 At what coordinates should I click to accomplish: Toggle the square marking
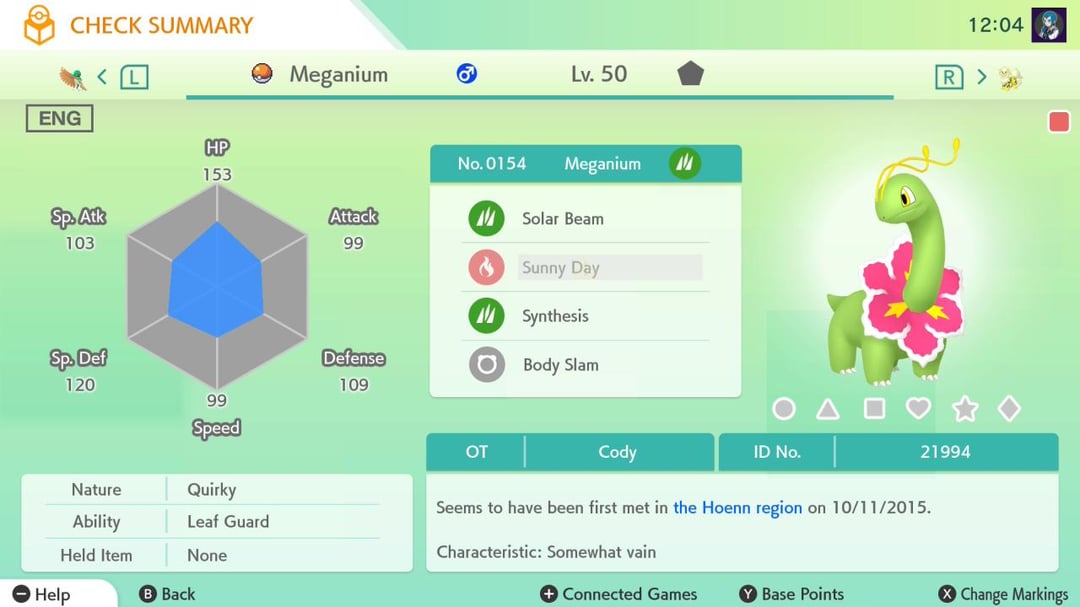(874, 409)
